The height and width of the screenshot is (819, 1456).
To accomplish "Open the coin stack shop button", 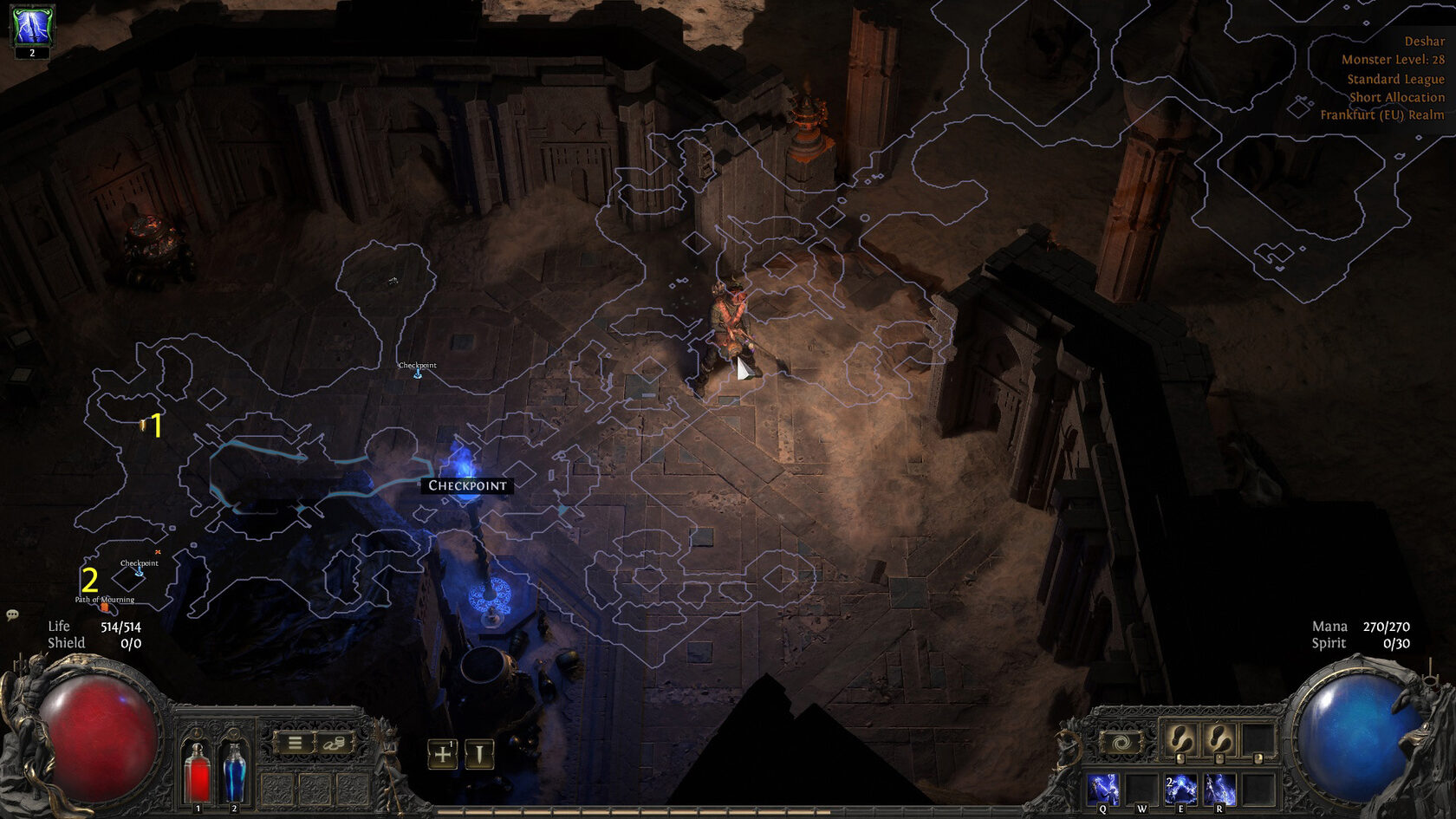I will pos(334,743).
